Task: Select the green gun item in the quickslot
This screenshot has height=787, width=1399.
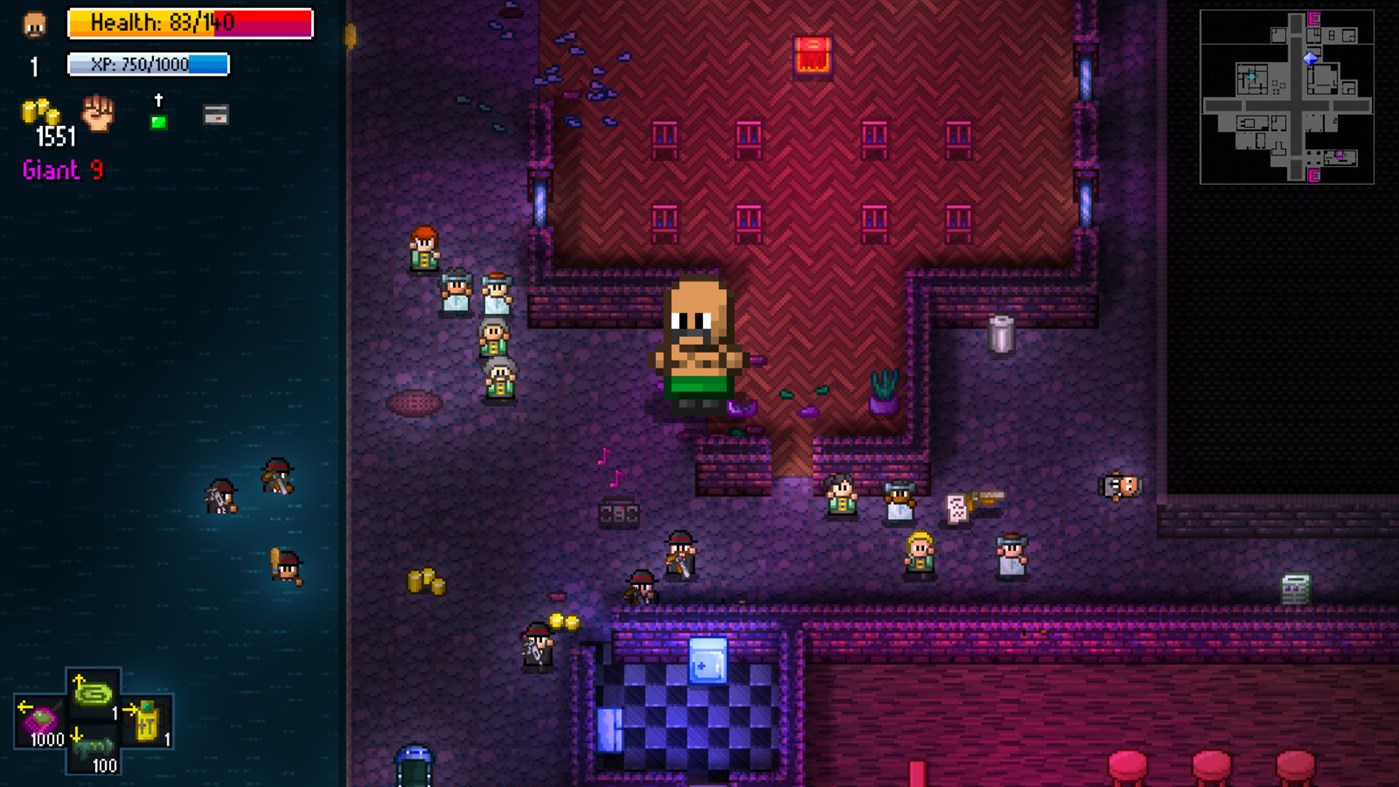Action: [94, 696]
